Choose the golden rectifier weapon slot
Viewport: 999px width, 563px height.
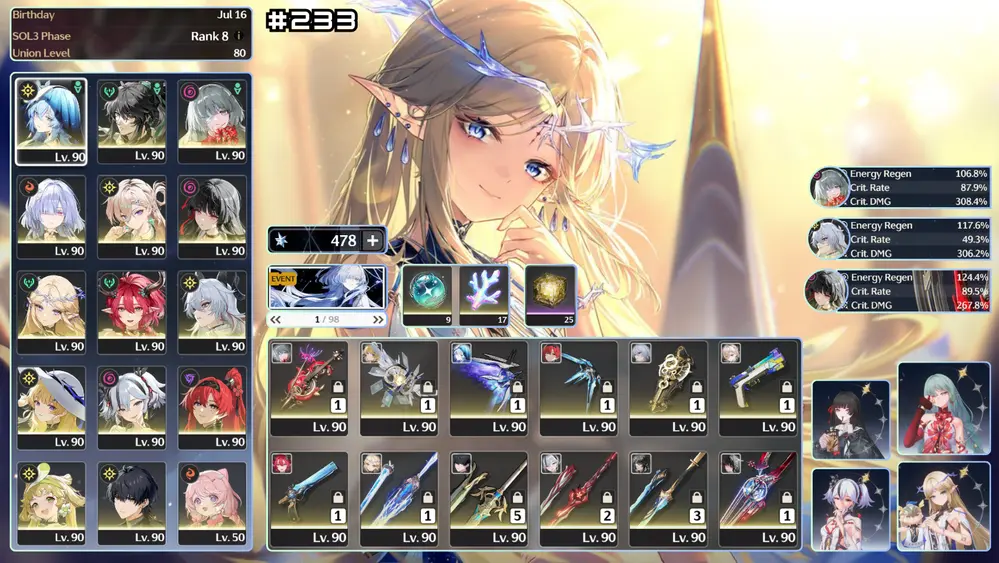[669, 388]
